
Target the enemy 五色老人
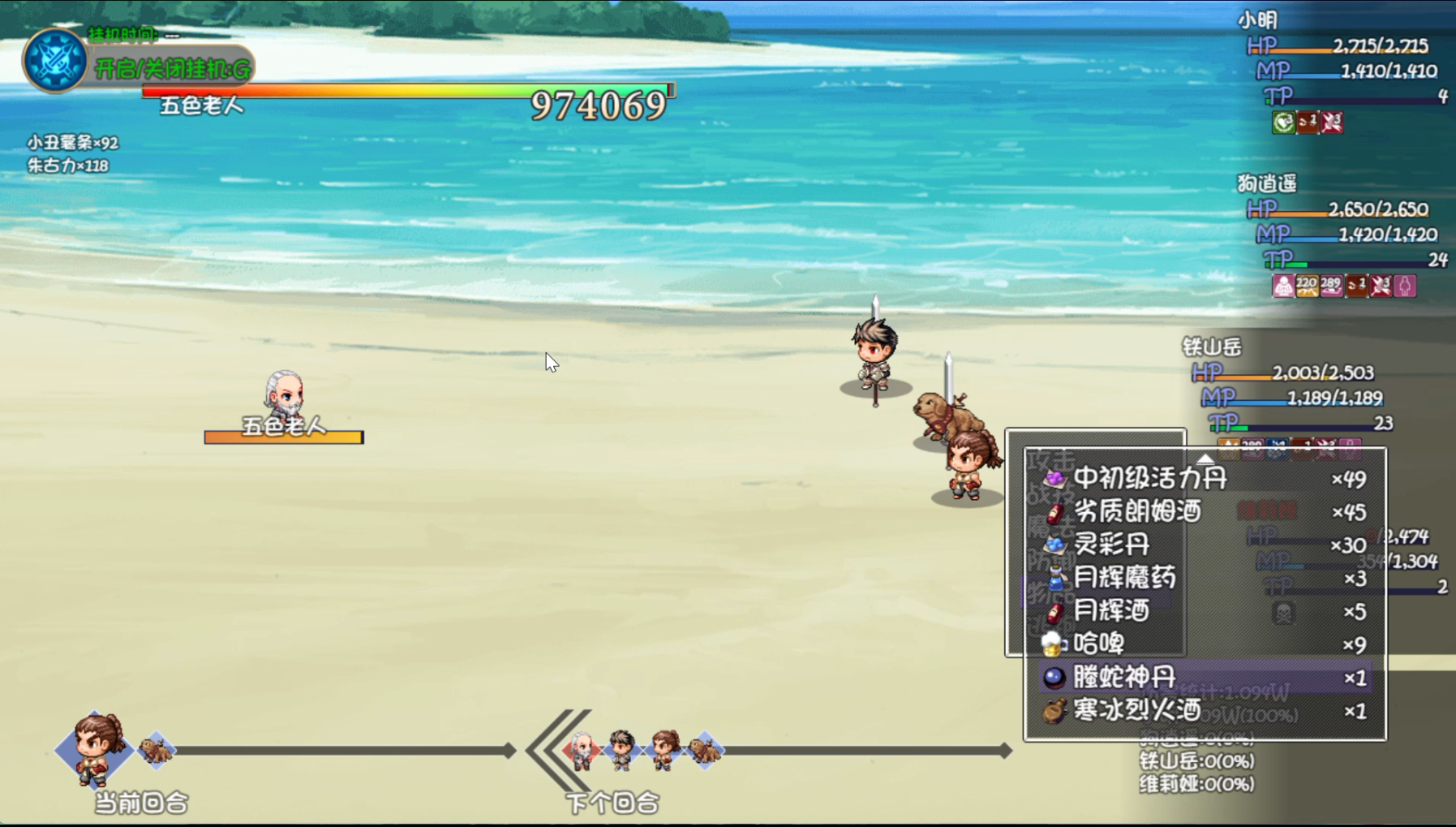(284, 395)
